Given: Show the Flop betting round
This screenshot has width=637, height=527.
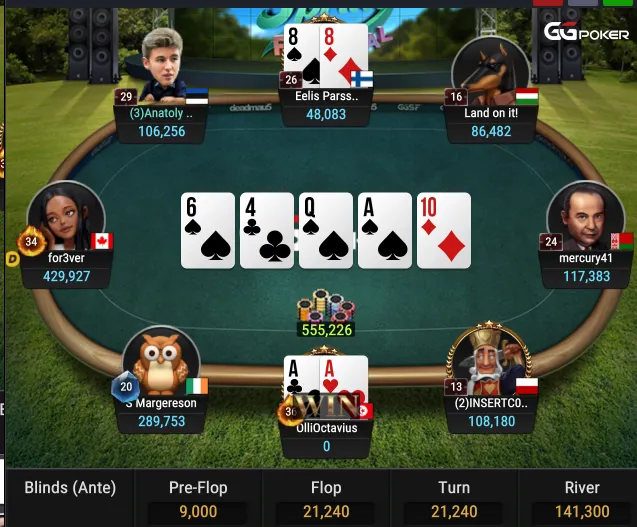Looking at the screenshot, I should (x=326, y=498).
